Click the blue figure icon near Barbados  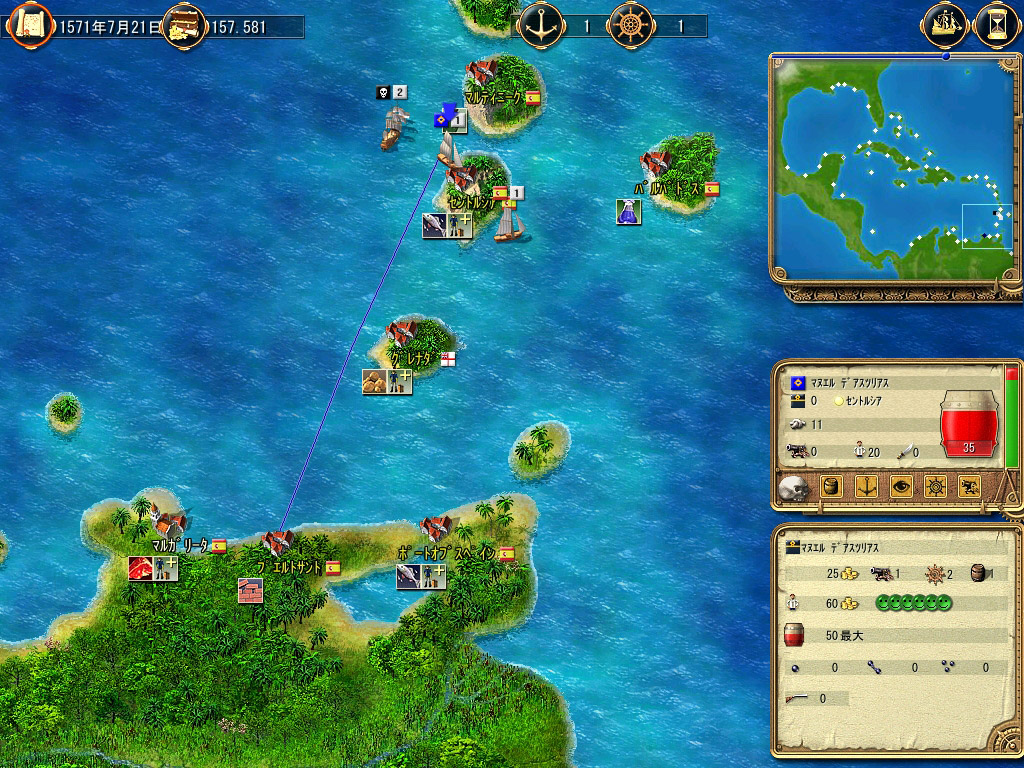click(x=628, y=211)
